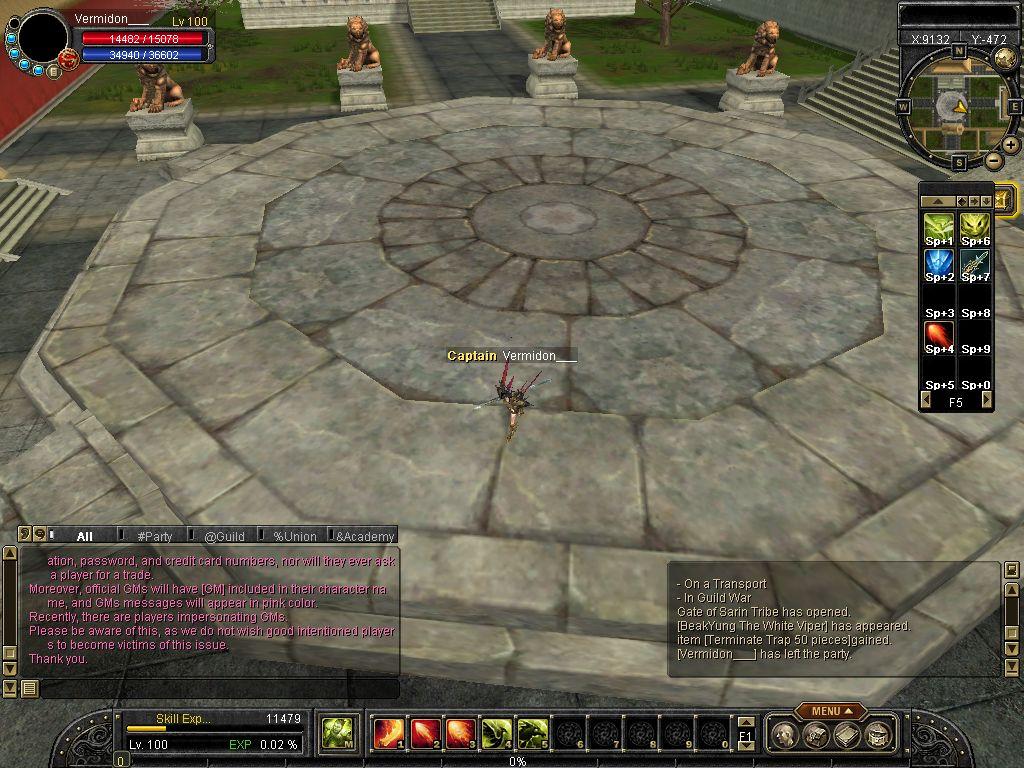Use the green skill in hotbar slot 5

coord(531,734)
